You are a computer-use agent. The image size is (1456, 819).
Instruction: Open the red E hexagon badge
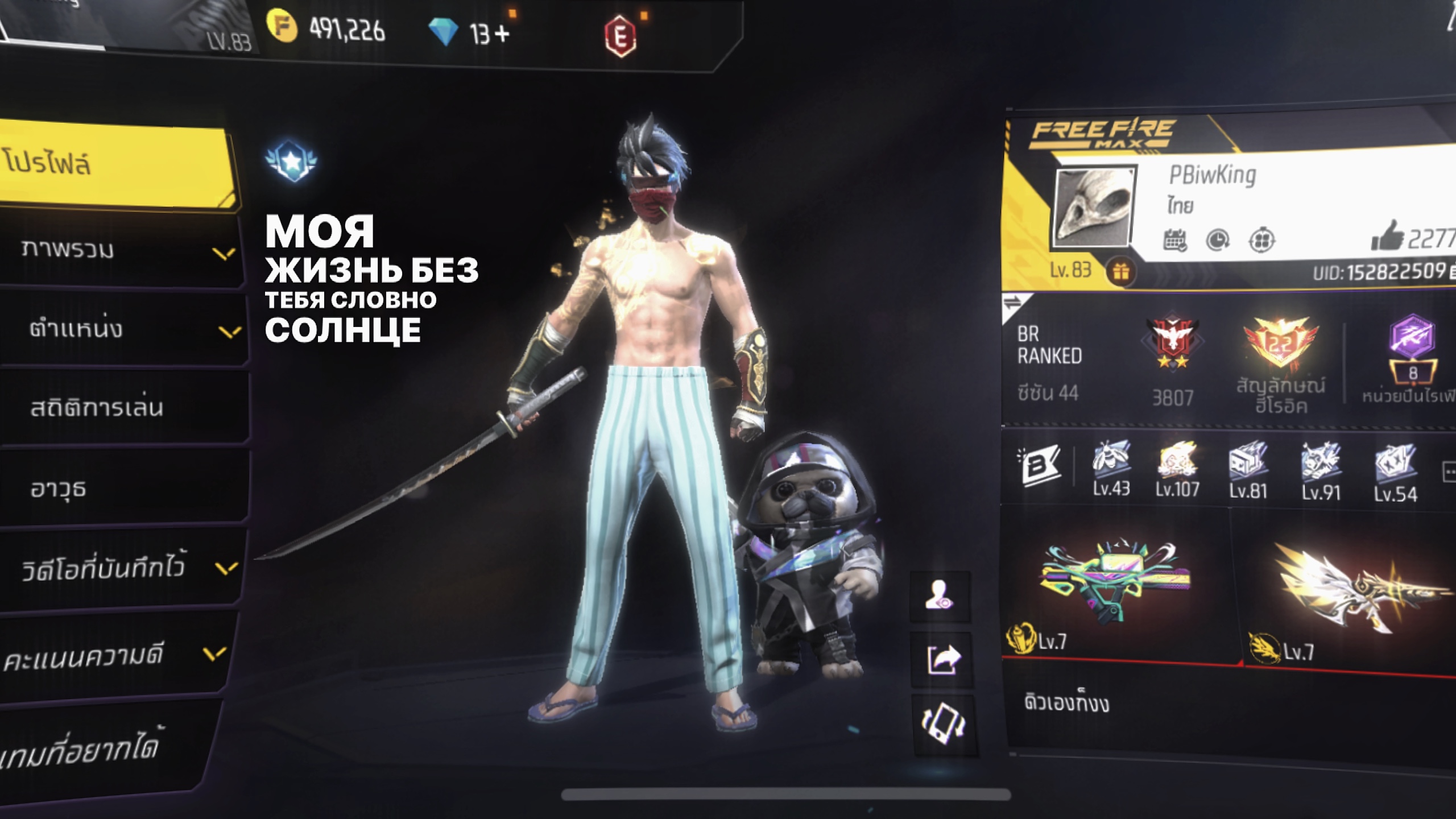(x=620, y=36)
